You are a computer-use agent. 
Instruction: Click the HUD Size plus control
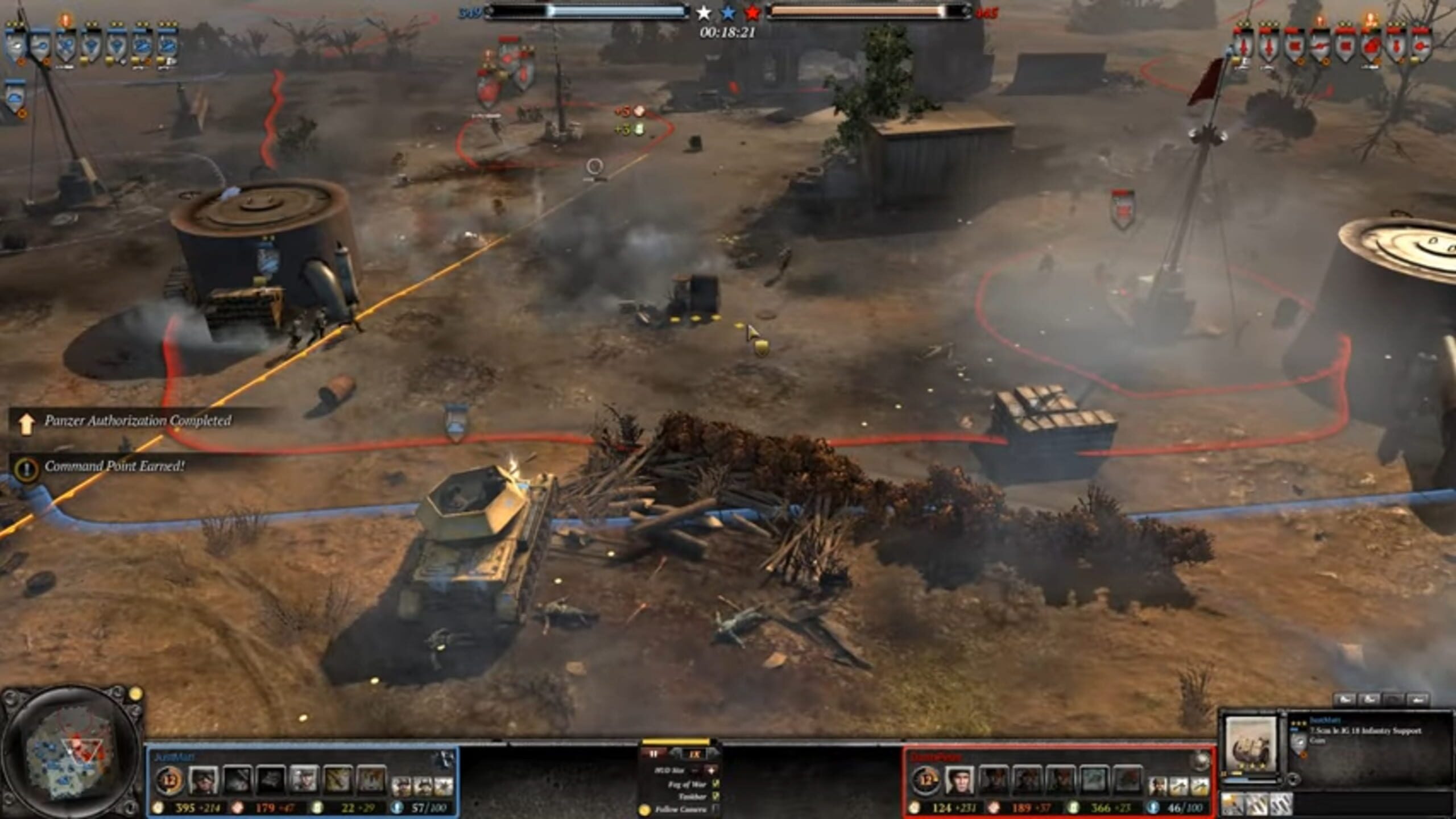pos(711,771)
